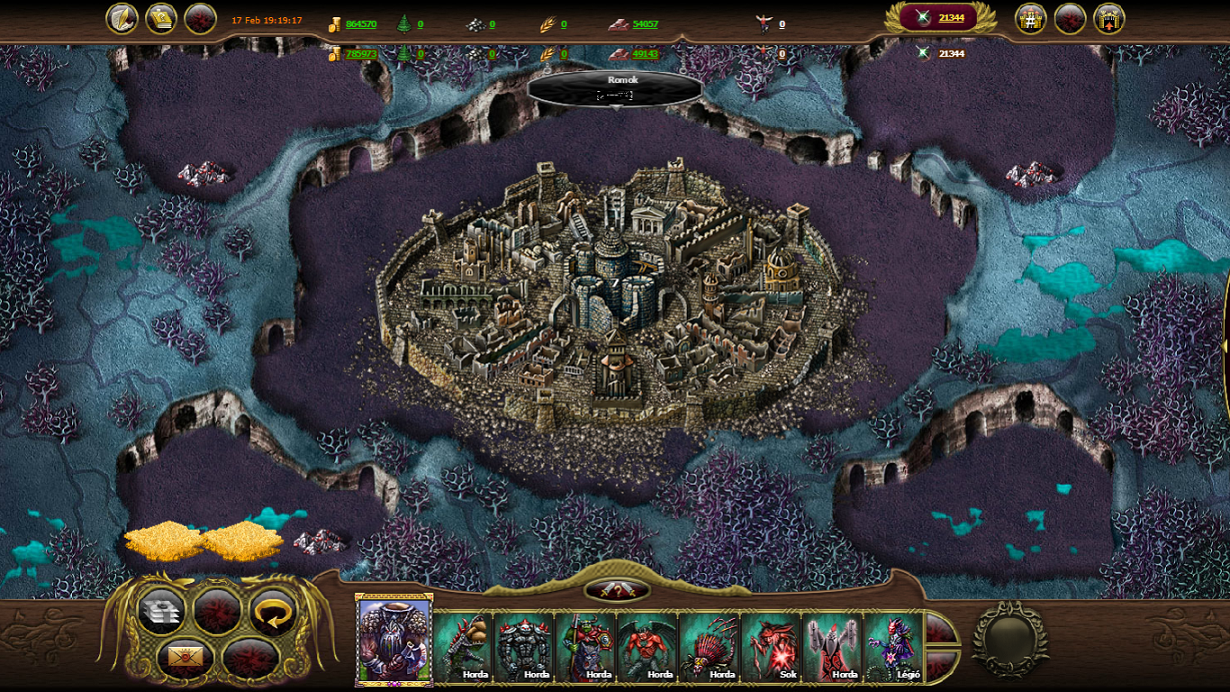Select the red sorcerer unit labeled Sok
Image resolution: width=1230 pixels, height=692 pixels.
(771, 647)
